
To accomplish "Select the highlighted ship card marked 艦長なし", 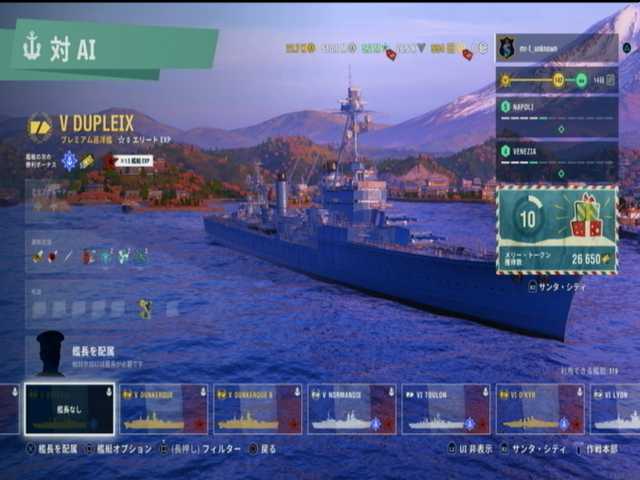I will 69,409.
